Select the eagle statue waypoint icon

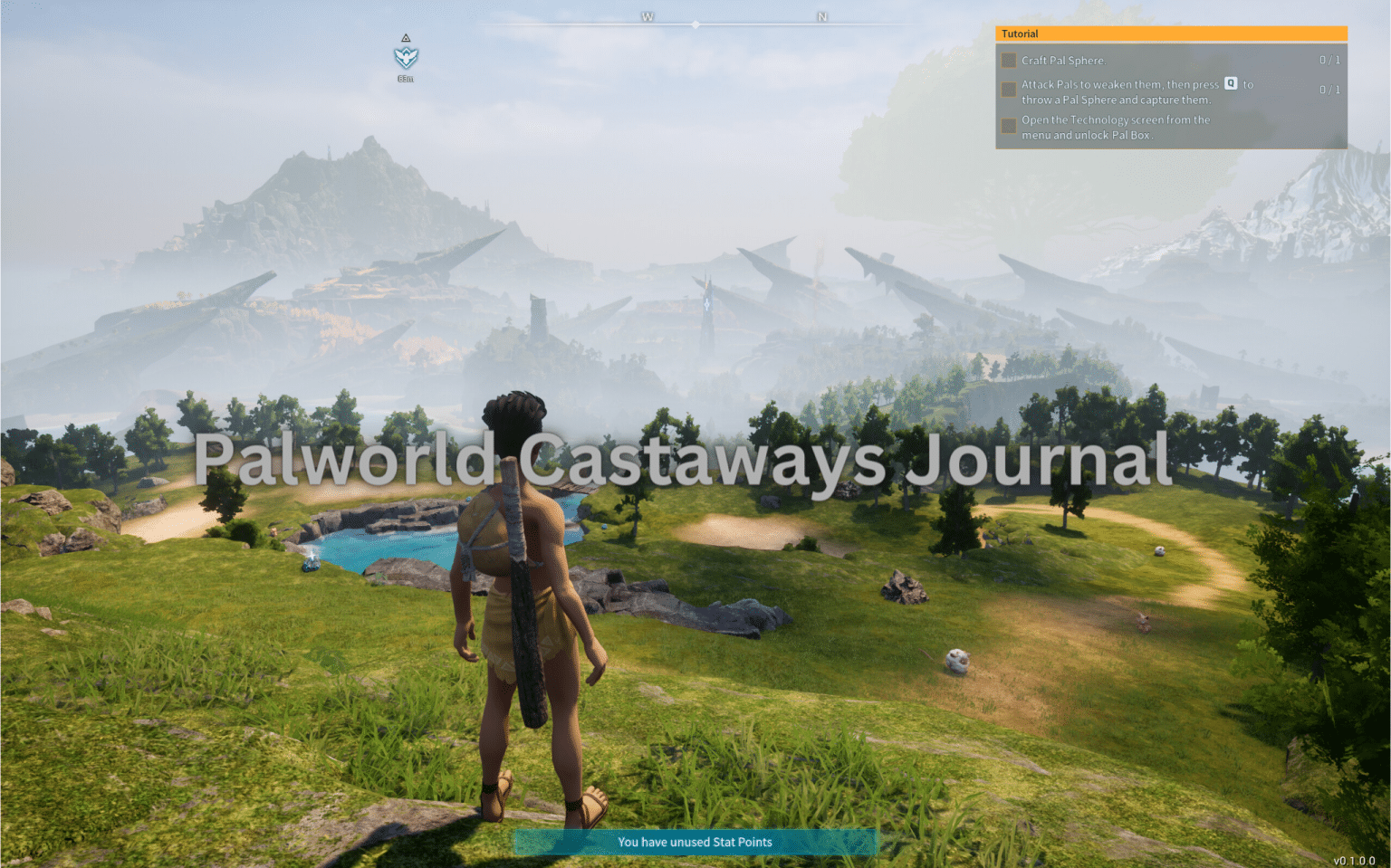point(405,58)
